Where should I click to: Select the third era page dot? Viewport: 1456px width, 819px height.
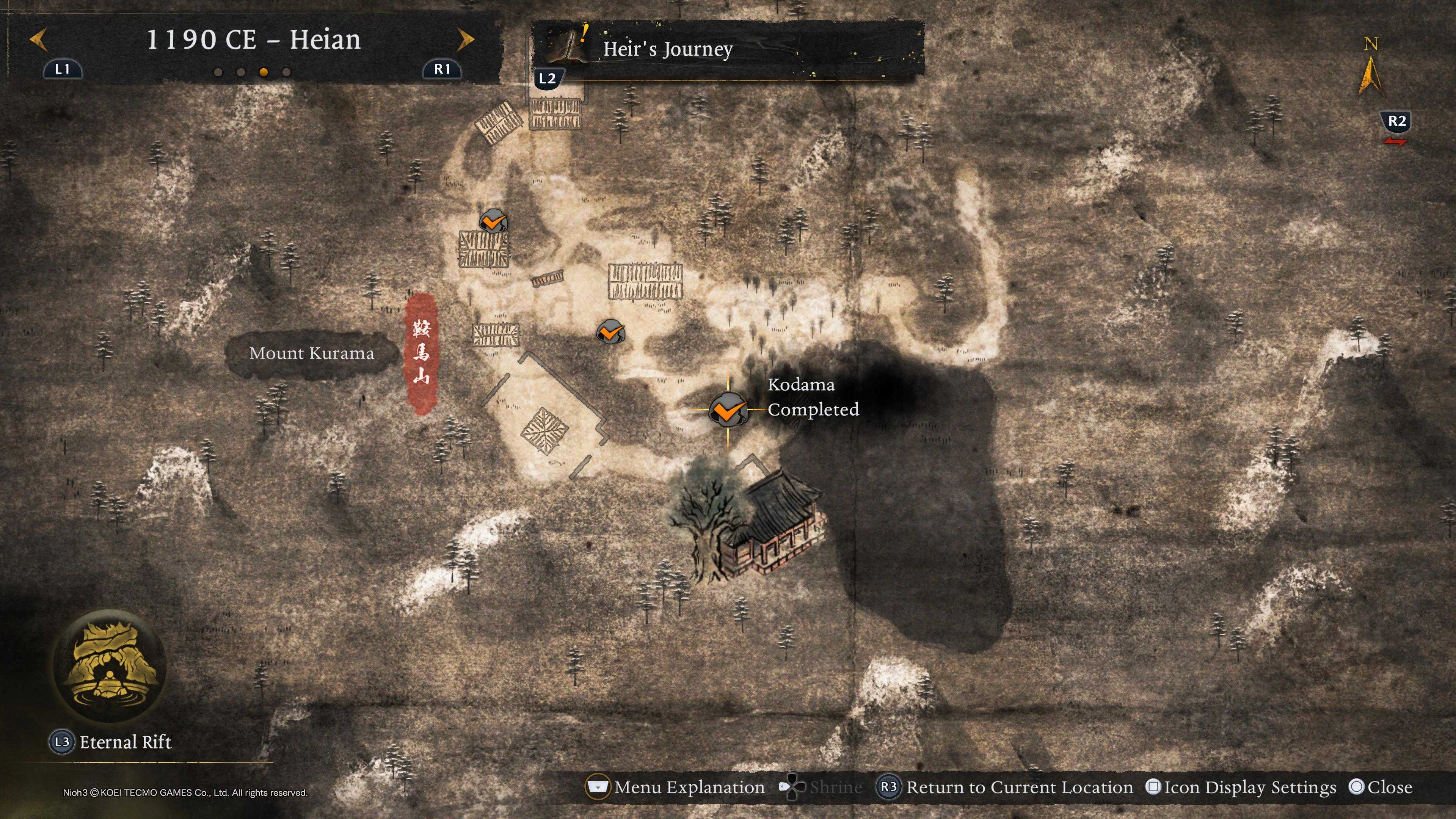264,72
